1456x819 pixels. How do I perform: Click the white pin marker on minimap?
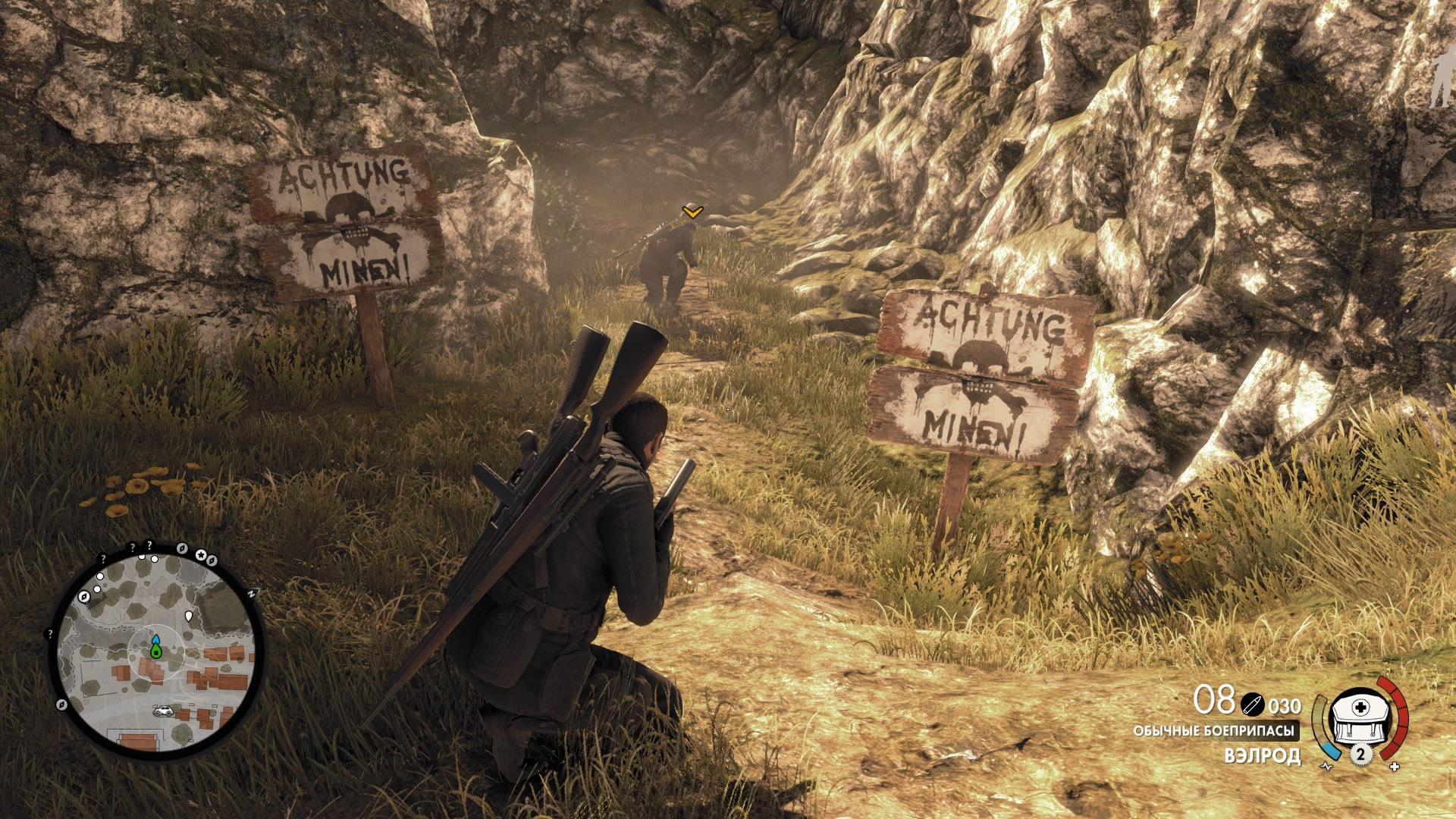[x=189, y=614]
